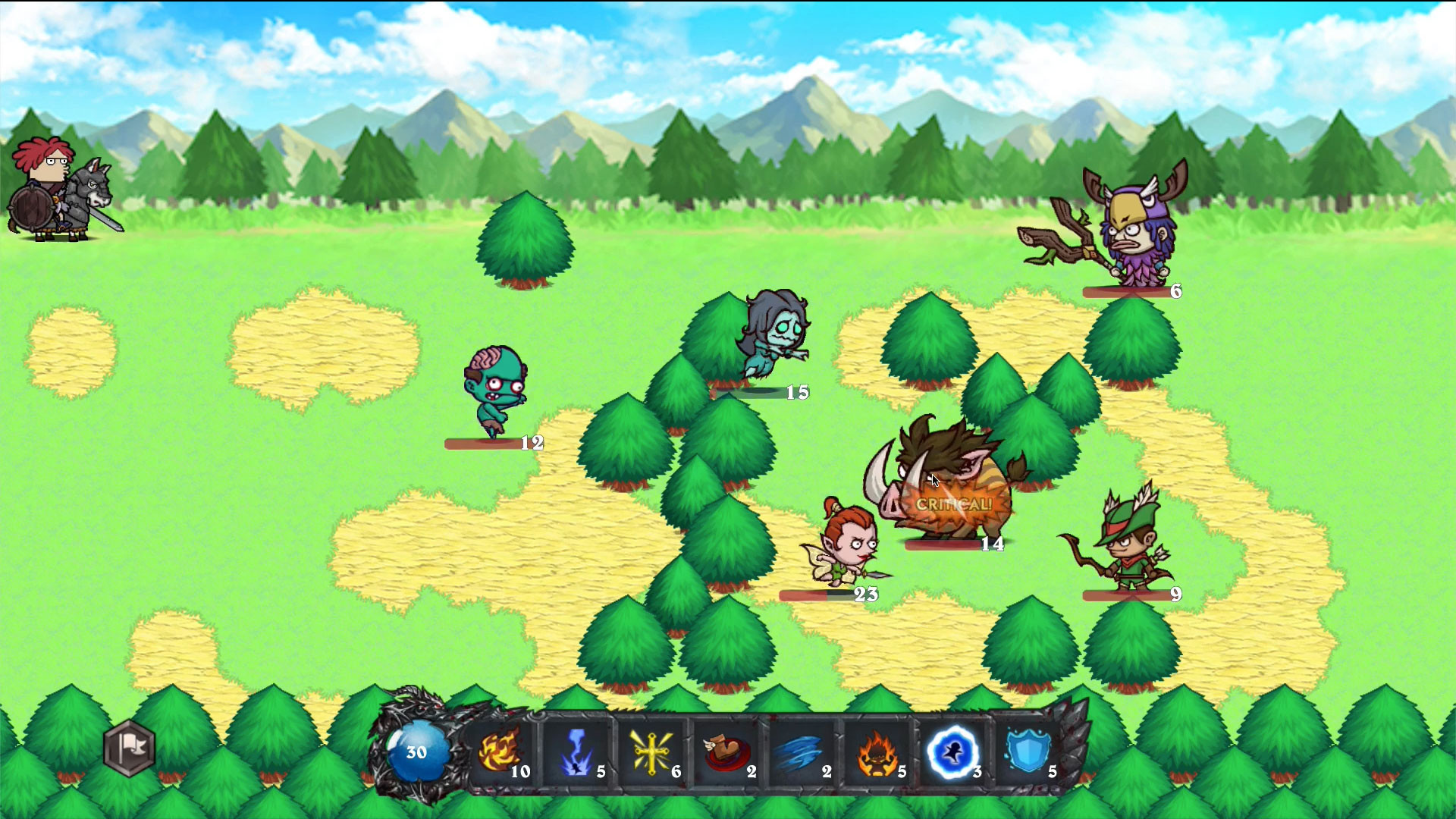This screenshot has height=819, width=1456.
Task: Select the Lightning Strike spell
Action: [x=578, y=751]
